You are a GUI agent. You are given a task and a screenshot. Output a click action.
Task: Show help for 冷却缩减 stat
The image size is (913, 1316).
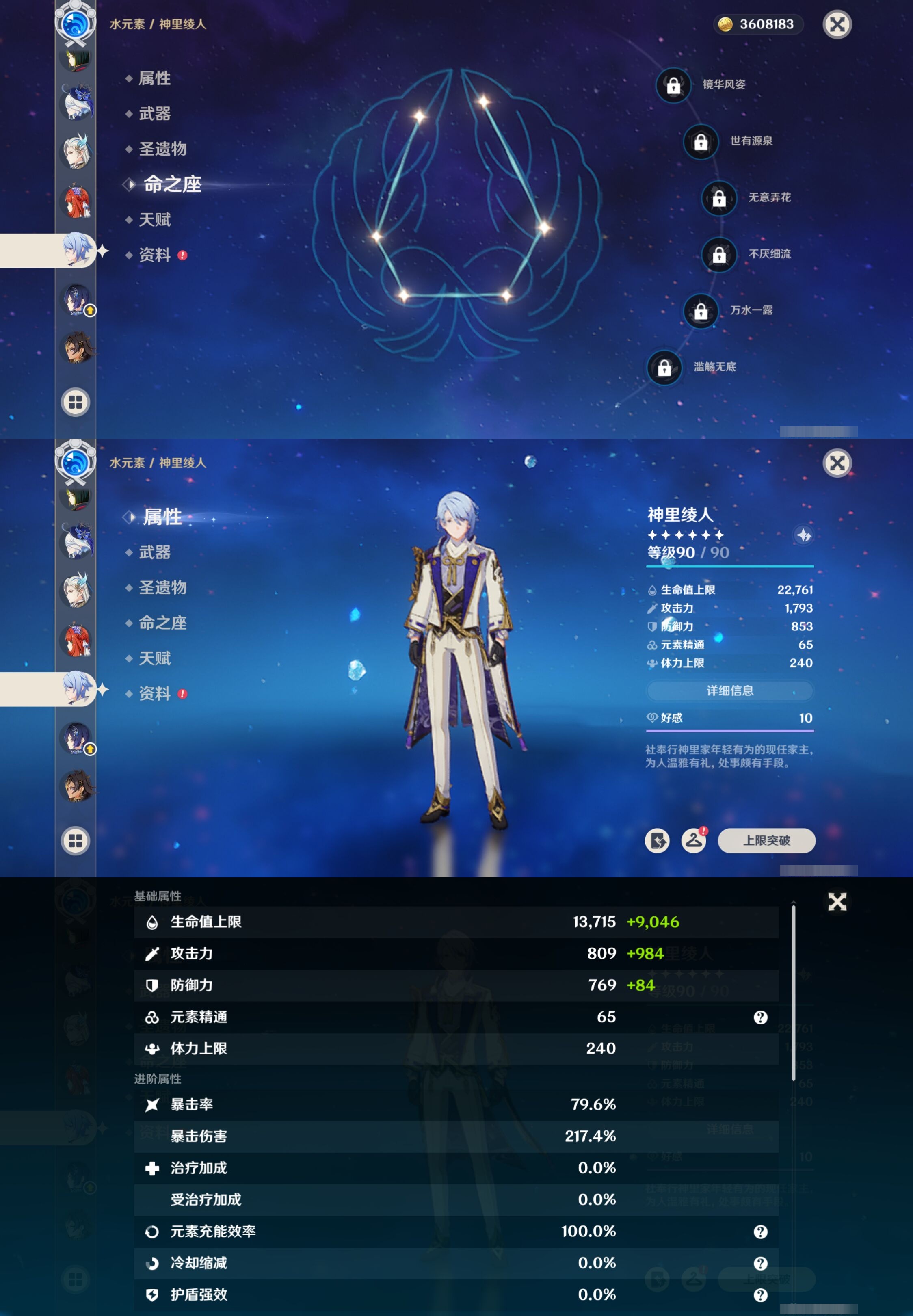[x=760, y=1263]
